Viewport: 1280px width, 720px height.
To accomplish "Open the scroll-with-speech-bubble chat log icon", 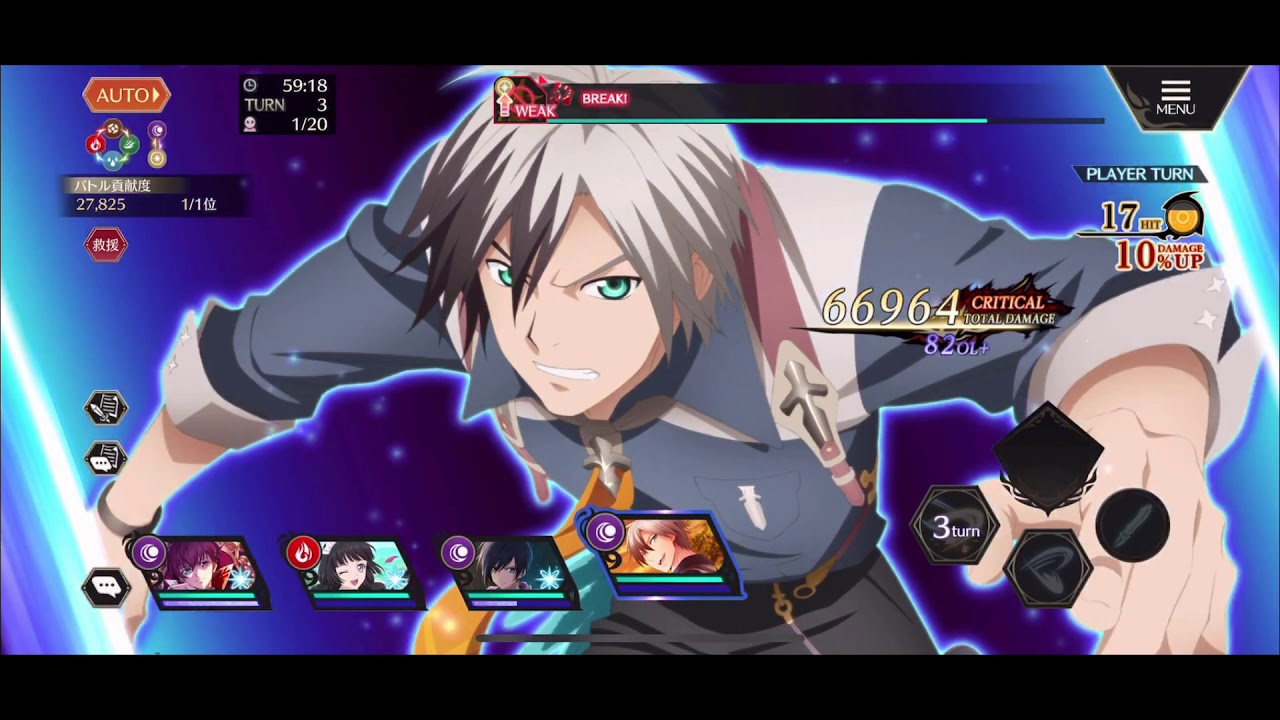I will [x=105, y=459].
